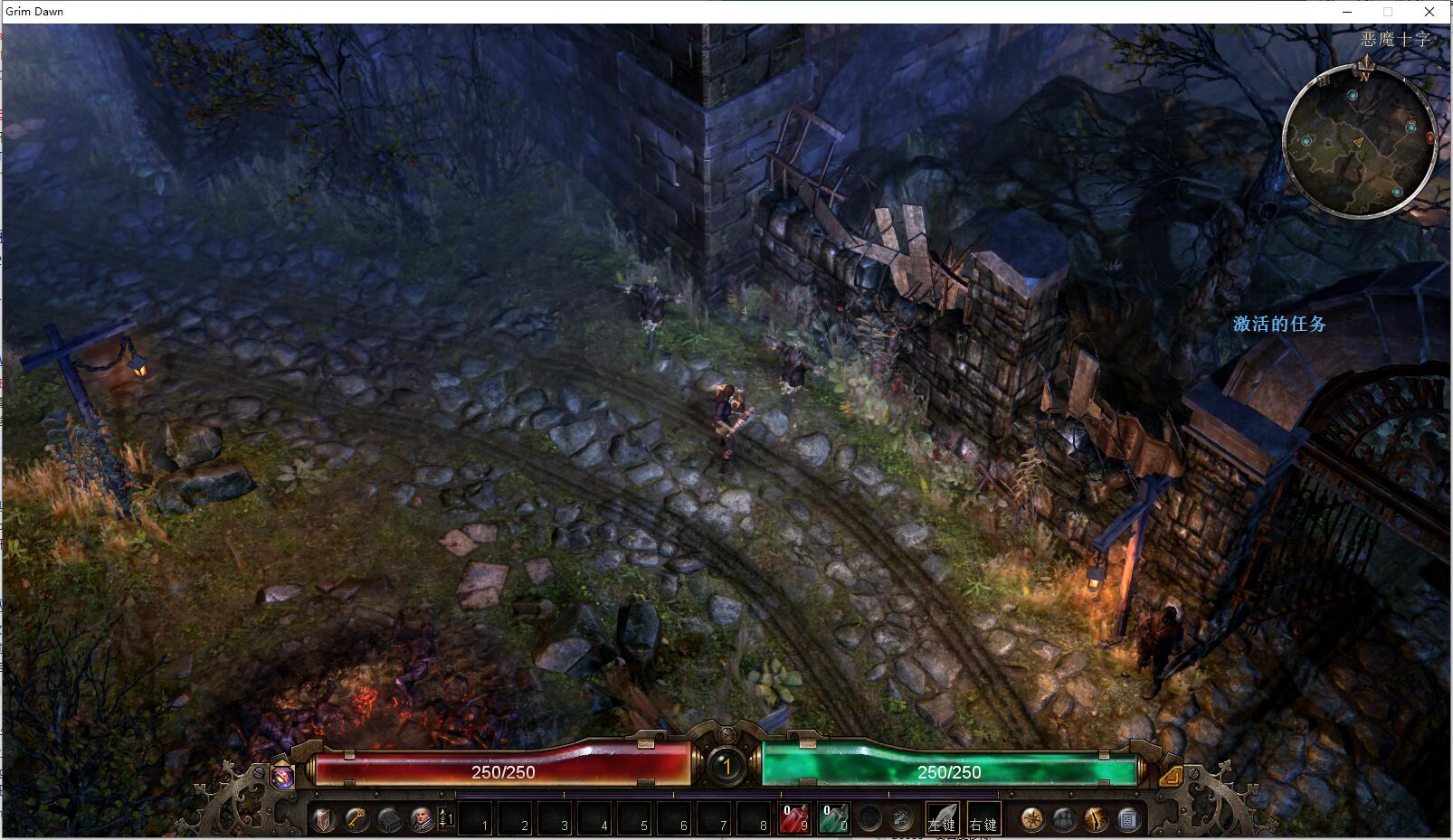Open the compass star map icon
The height and width of the screenshot is (840, 1453).
tap(1032, 819)
